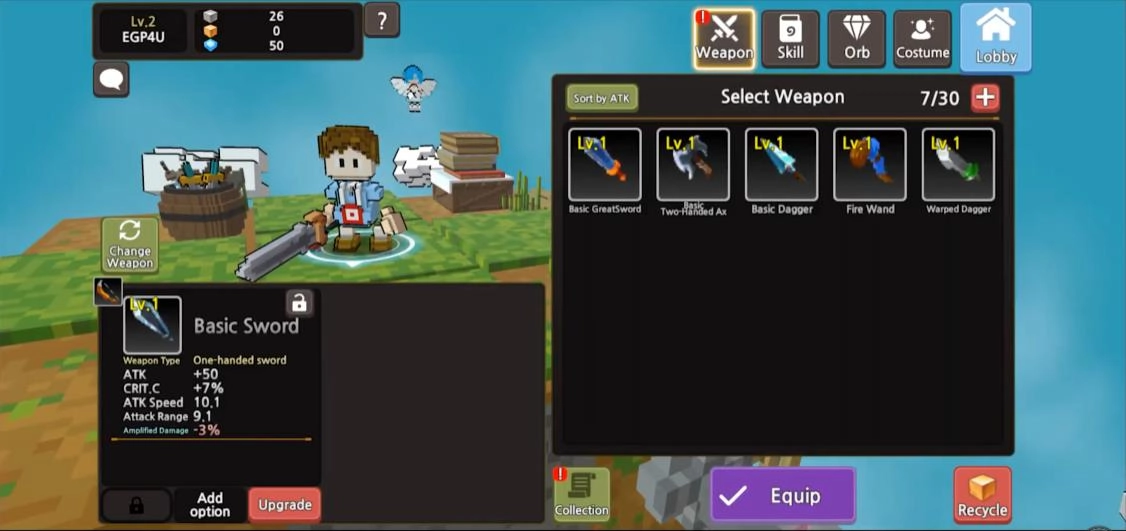The width and height of the screenshot is (1126, 531).
Task: Switch to the Weapon tab
Action: [x=724, y=39]
